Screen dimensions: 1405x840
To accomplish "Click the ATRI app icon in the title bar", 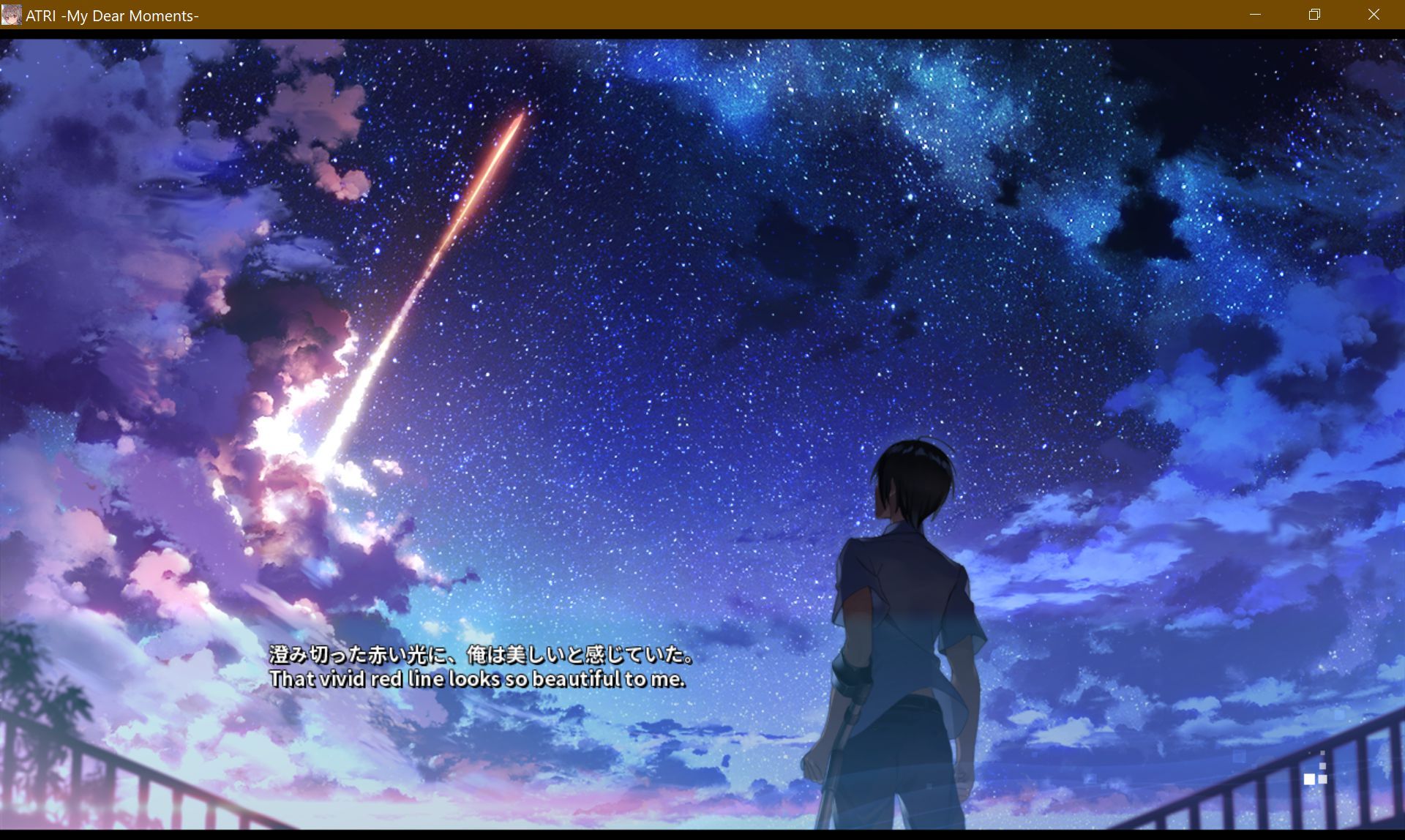I will 12,15.
